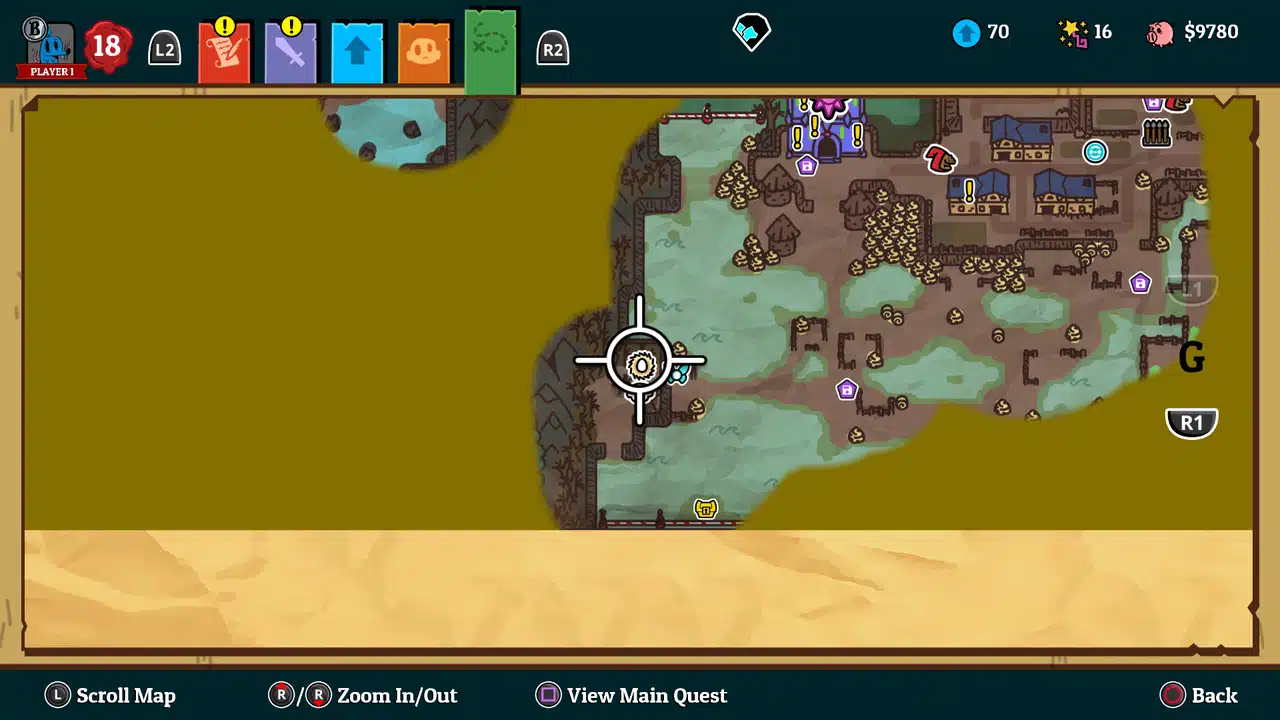The image size is (1280, 720).
Task: Click the piggy bank showing $9780
Action: tap(1158, 31)
